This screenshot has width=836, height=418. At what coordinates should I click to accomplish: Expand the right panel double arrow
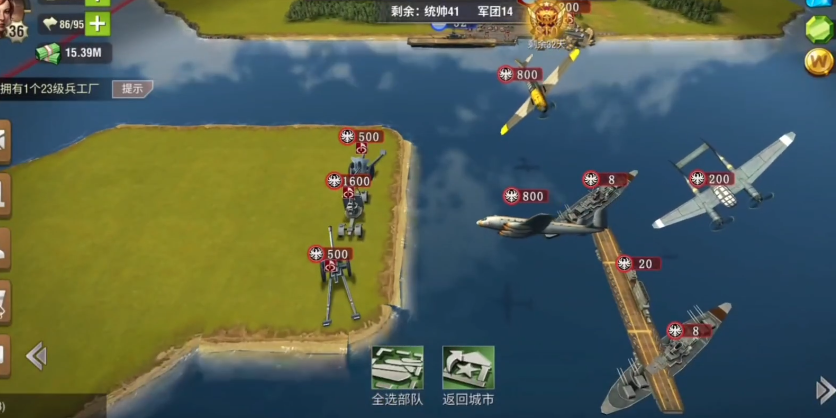[824, 389]
